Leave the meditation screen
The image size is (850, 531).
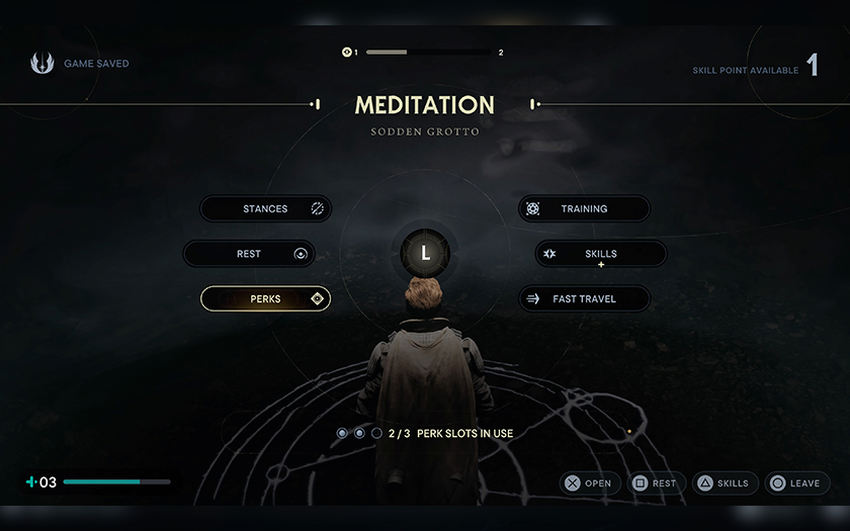coord(796,483)
